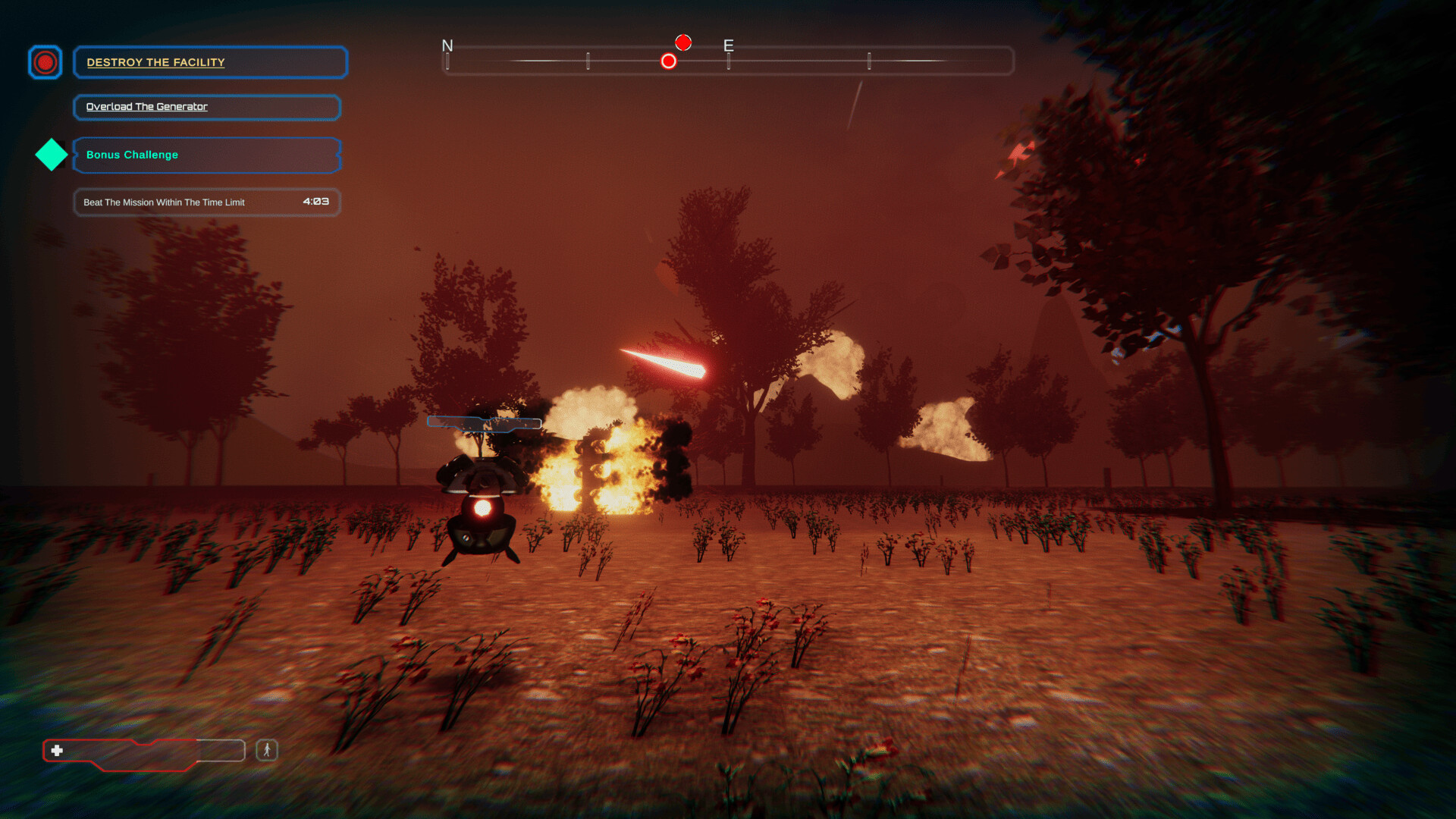Select the Destroy The Facility objective

coord(210,62)
